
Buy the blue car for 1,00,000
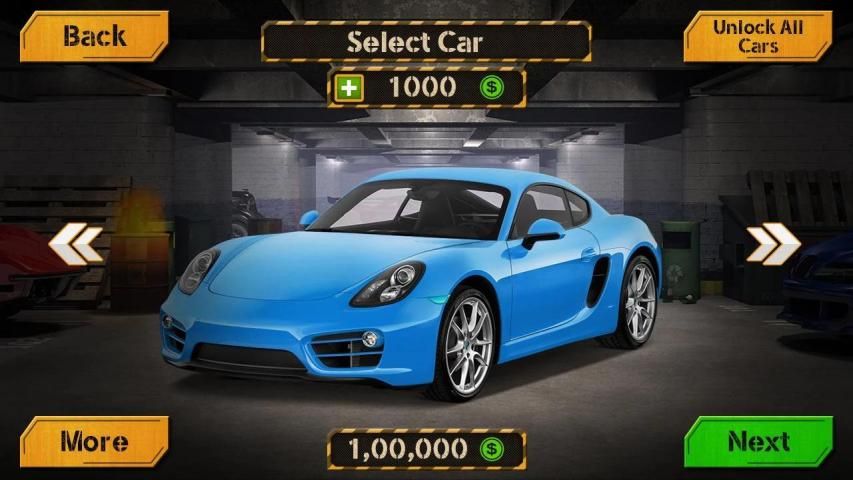point(426,450)
